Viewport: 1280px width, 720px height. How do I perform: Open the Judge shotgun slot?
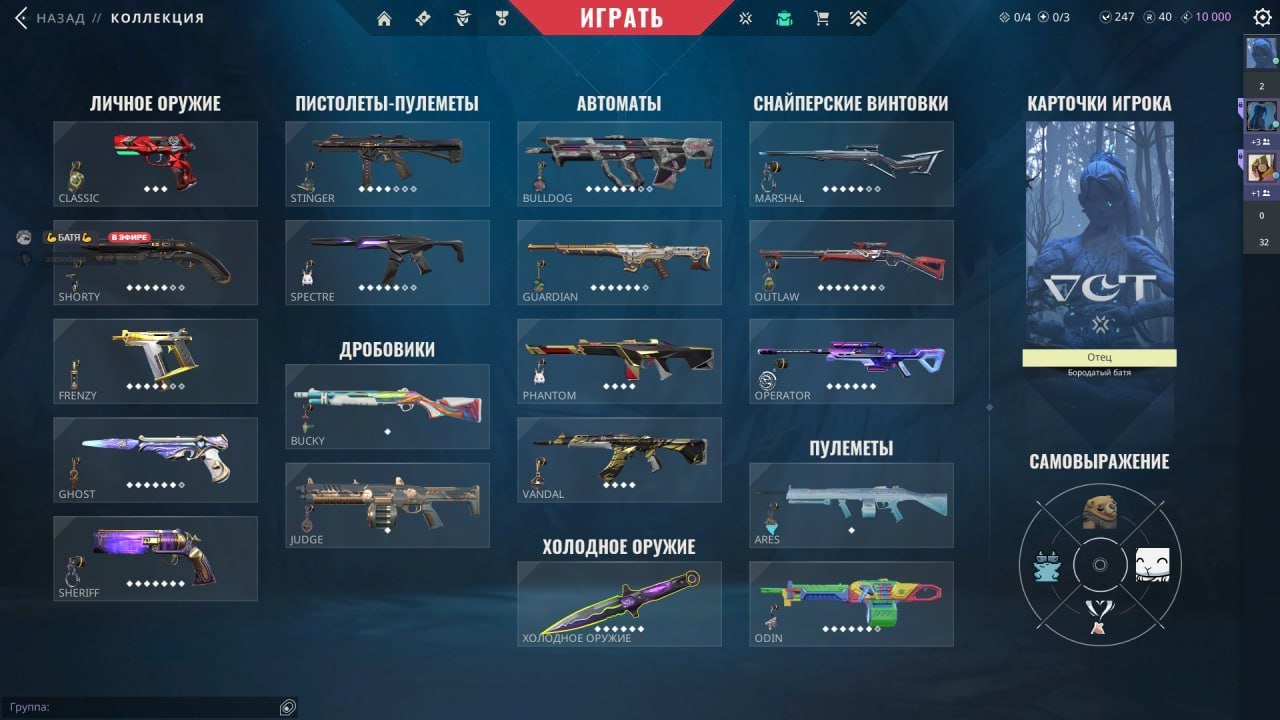coord(387,504)
